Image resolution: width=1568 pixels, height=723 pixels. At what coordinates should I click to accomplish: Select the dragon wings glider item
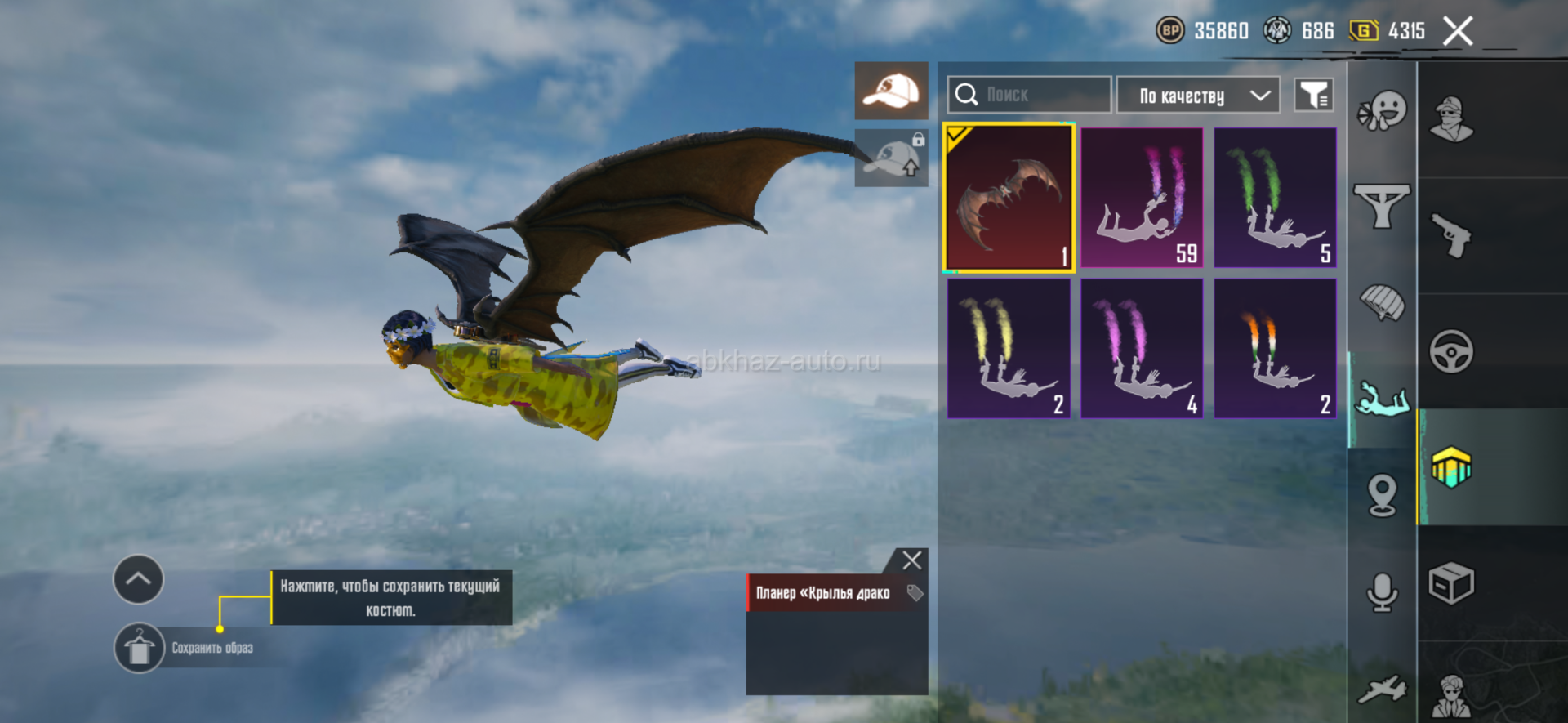[x=1009, y=198]
